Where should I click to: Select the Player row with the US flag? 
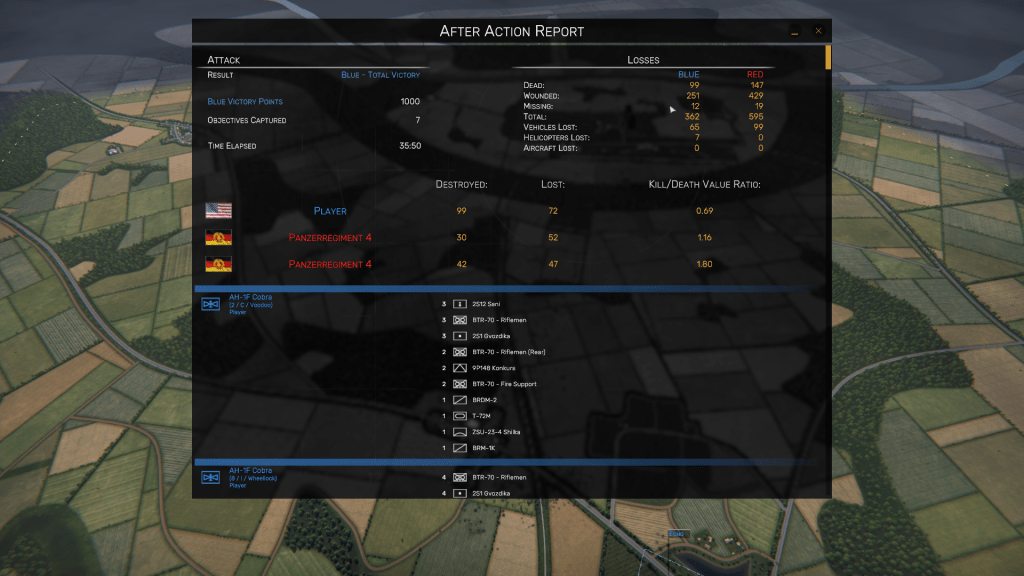tap(330, 211)
